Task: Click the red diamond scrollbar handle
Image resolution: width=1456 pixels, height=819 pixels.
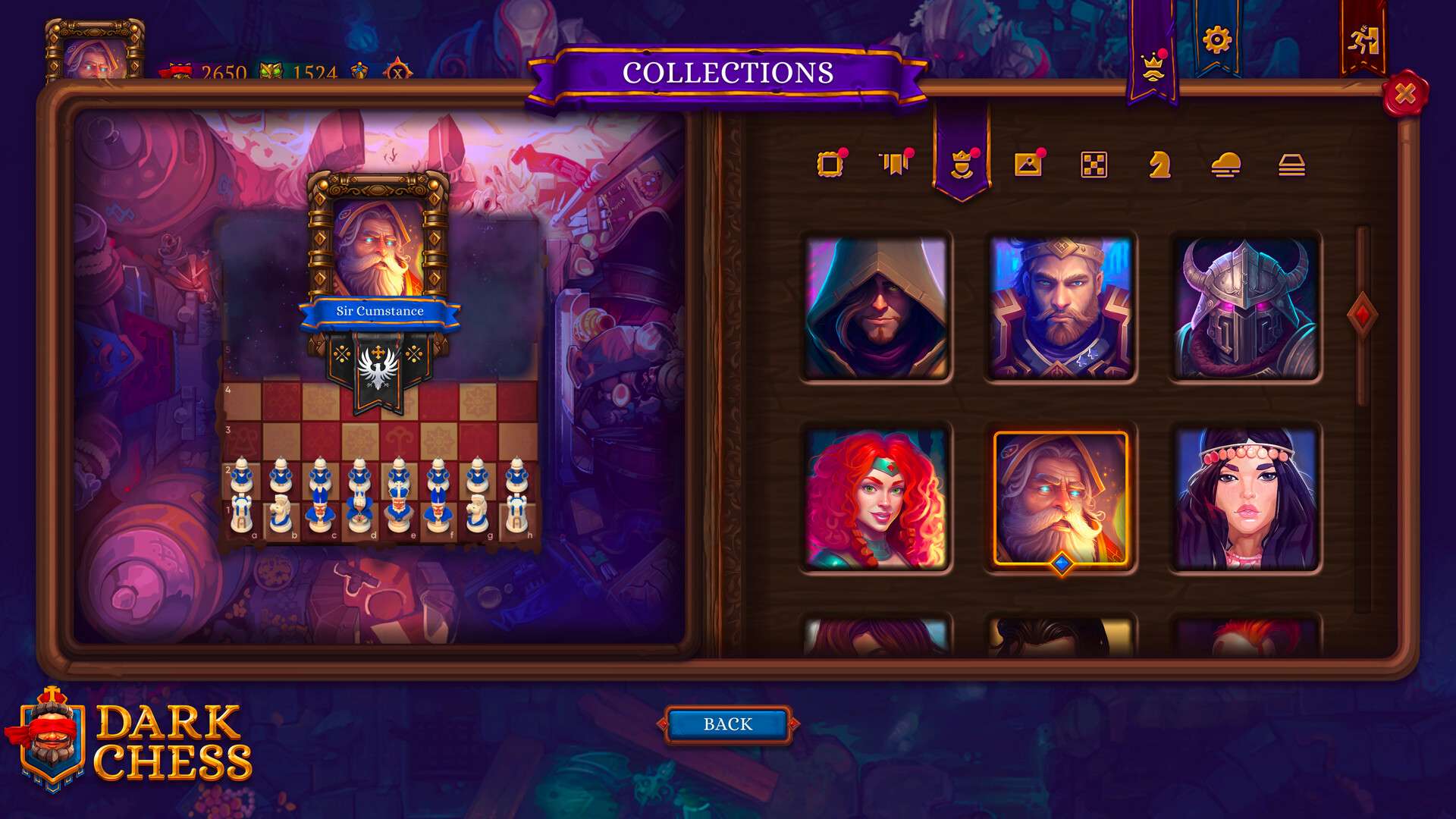Action: click(x=1362, y=314)
